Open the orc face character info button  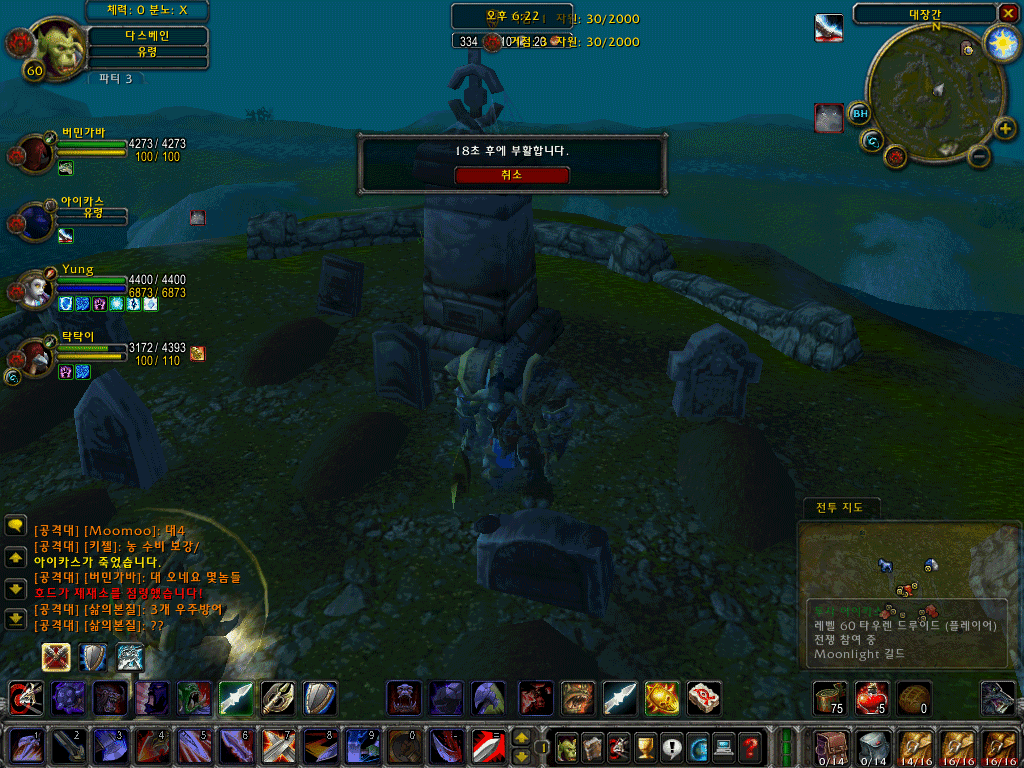[x=568, y=746]
